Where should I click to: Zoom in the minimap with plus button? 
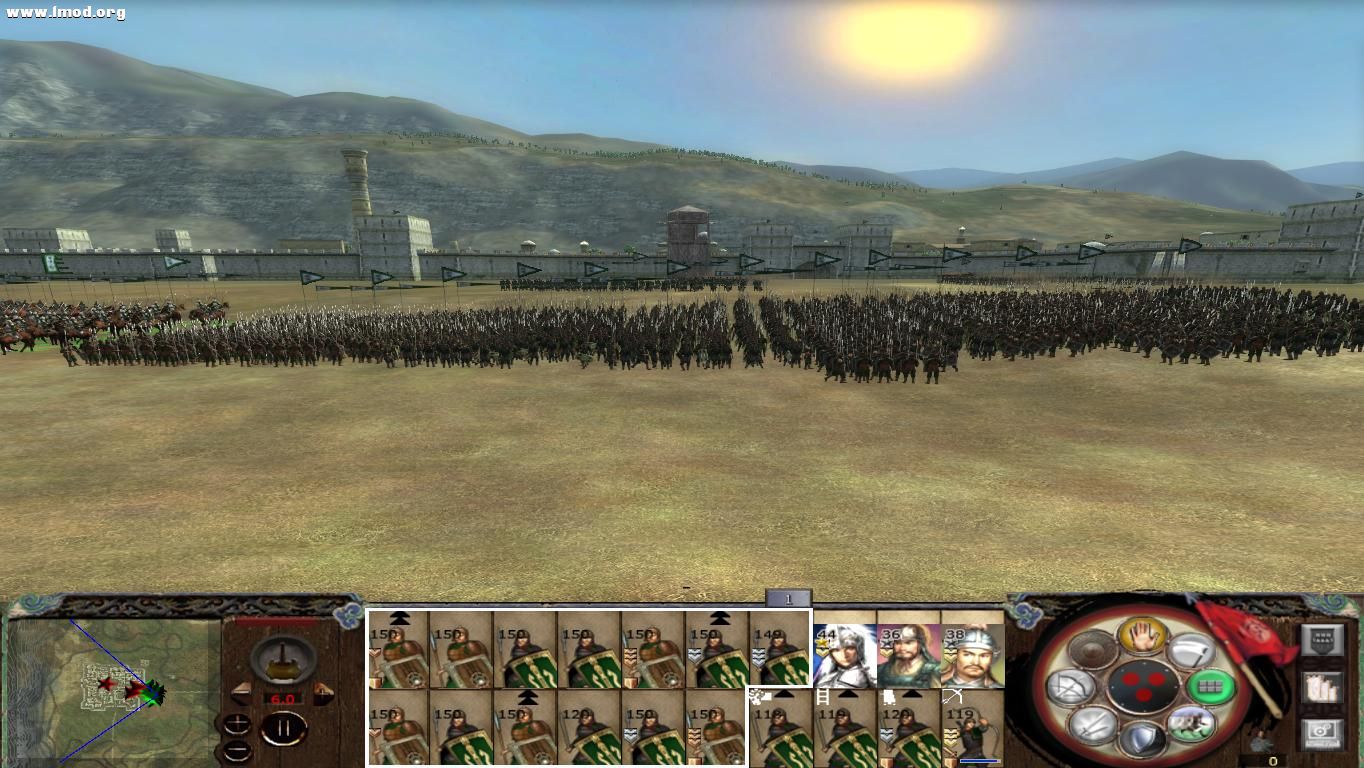pos(237,724)
